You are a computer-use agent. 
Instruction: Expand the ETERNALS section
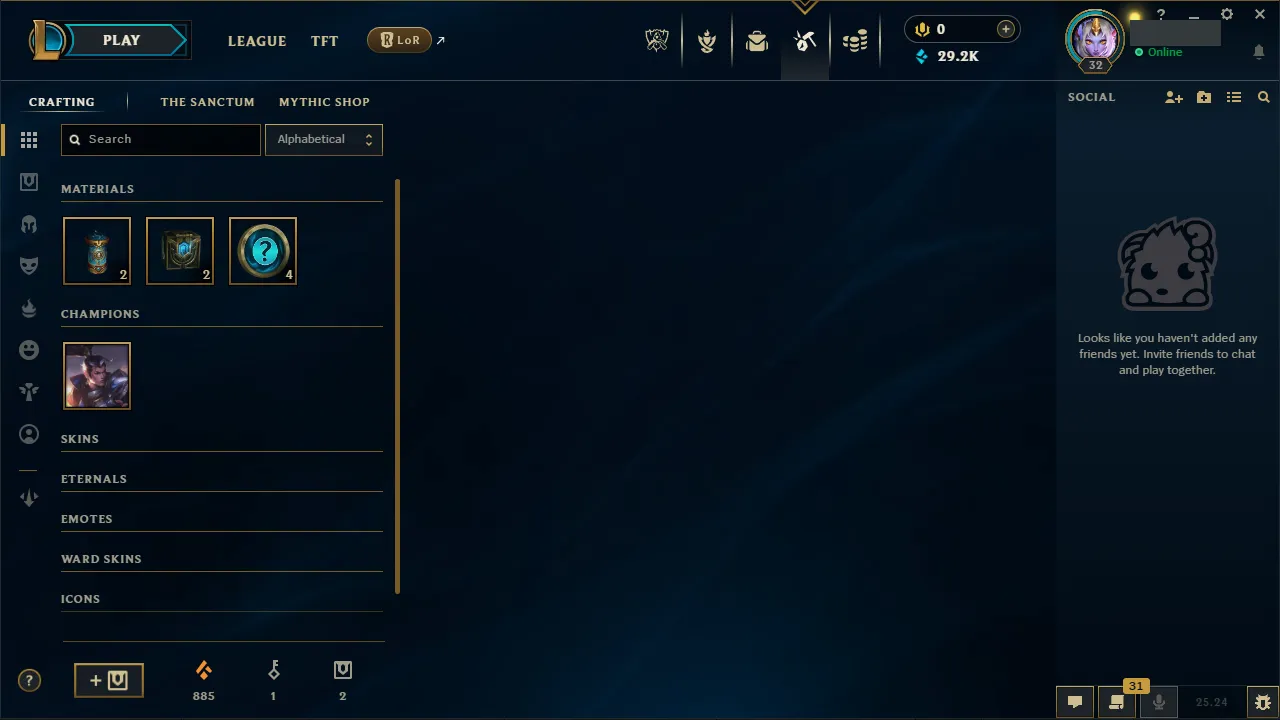(x=94, y=478)
